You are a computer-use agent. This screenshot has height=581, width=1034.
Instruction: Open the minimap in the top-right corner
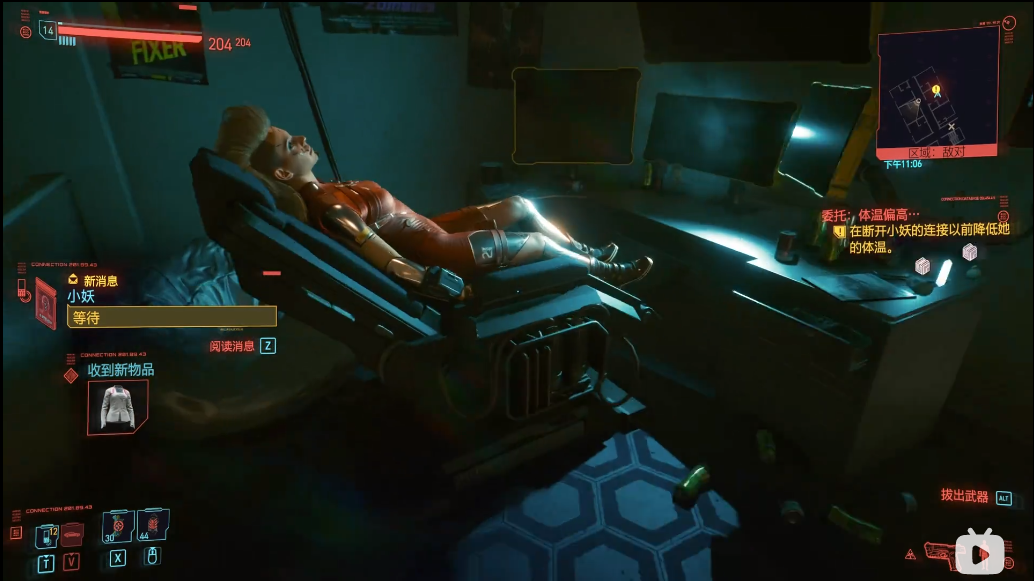click(936, 92)
